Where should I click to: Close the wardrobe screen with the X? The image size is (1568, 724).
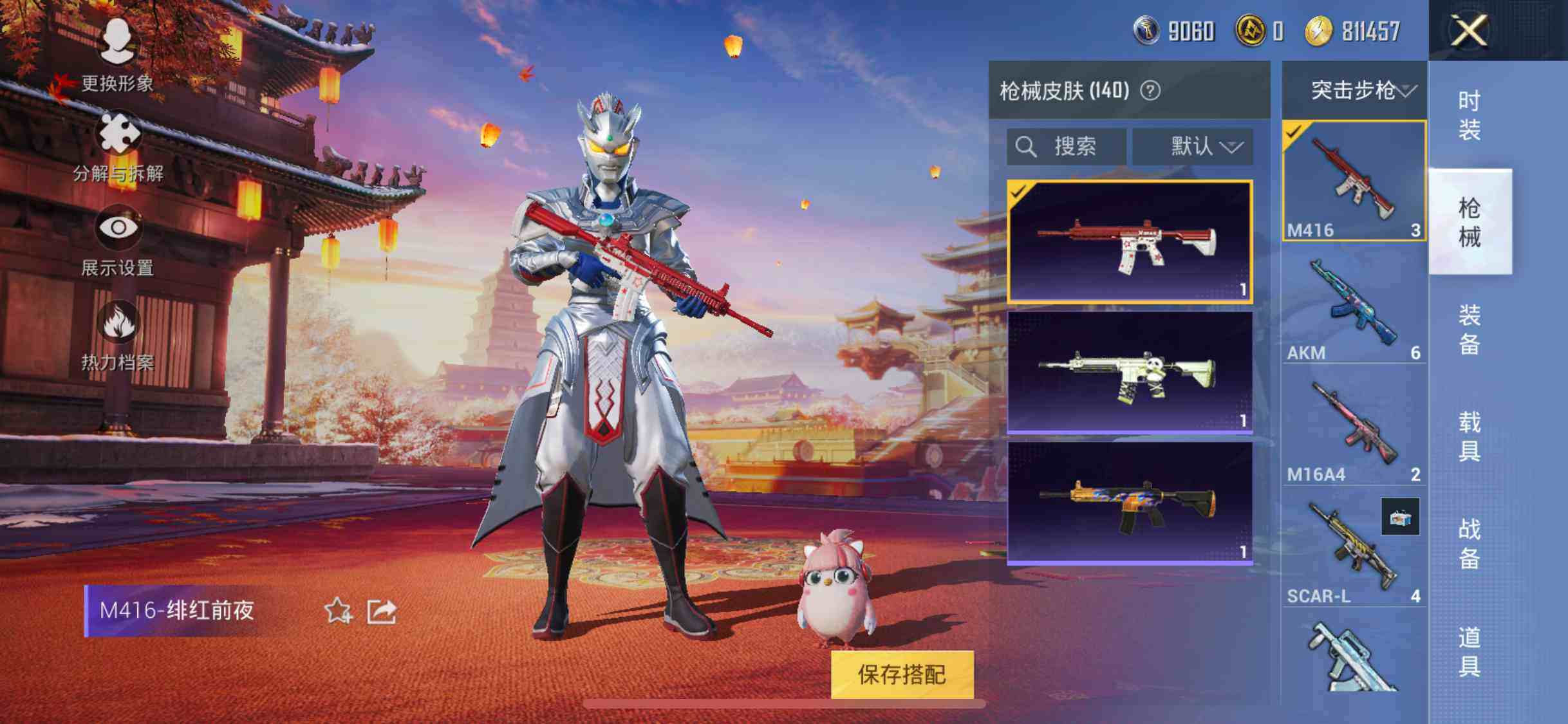[1468, 30]
